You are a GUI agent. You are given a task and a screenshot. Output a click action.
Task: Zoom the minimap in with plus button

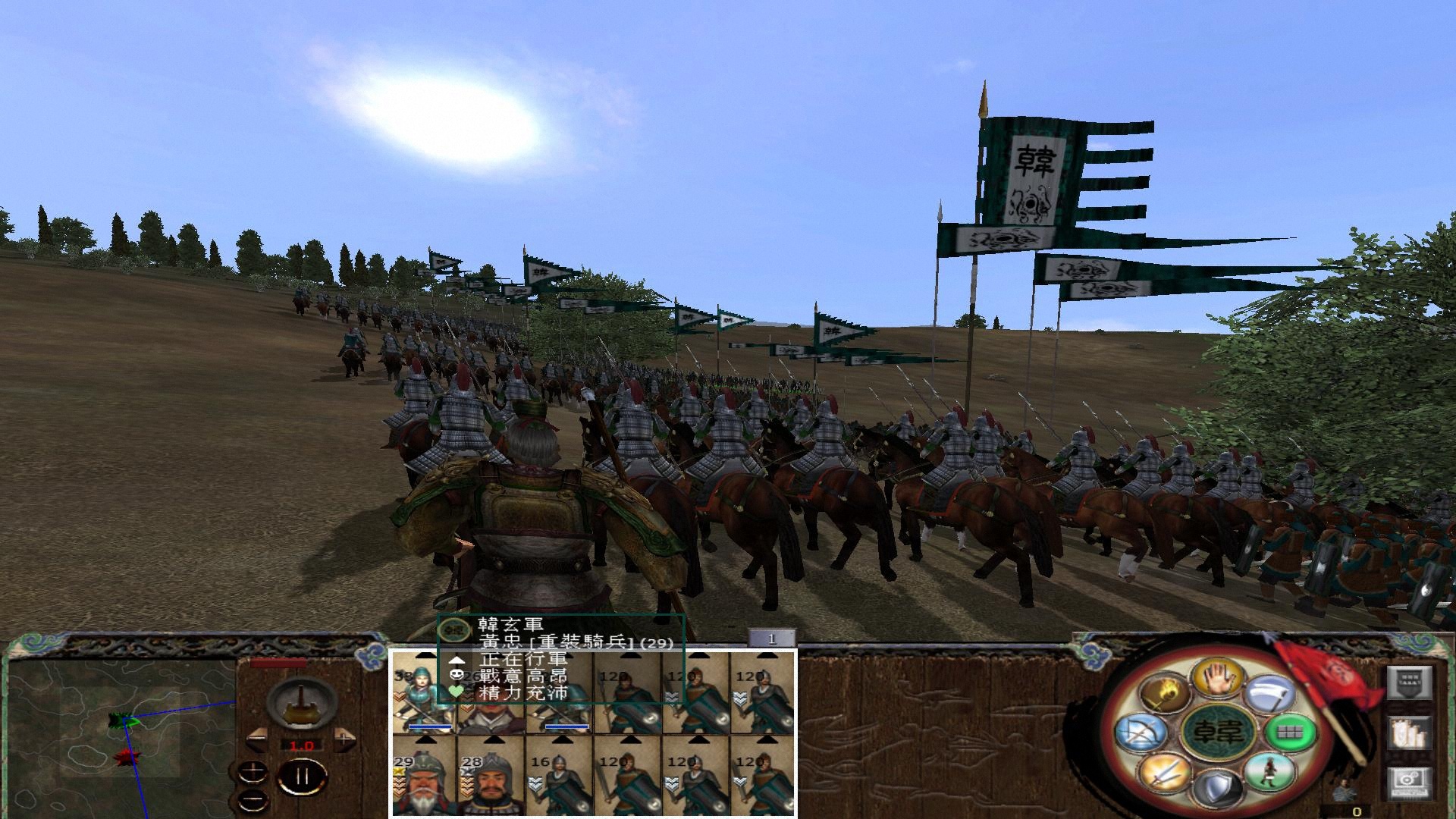(x=252, y=771)
